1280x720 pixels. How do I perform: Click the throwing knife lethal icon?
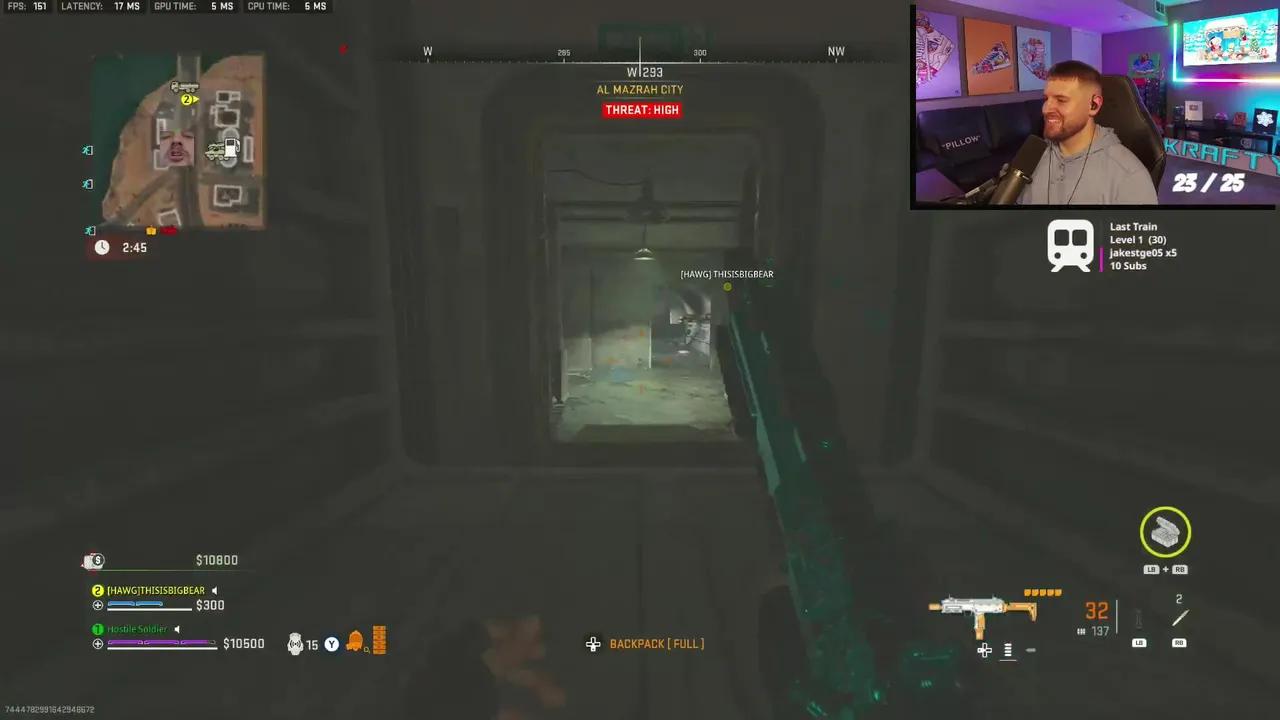coord(1179,618)
